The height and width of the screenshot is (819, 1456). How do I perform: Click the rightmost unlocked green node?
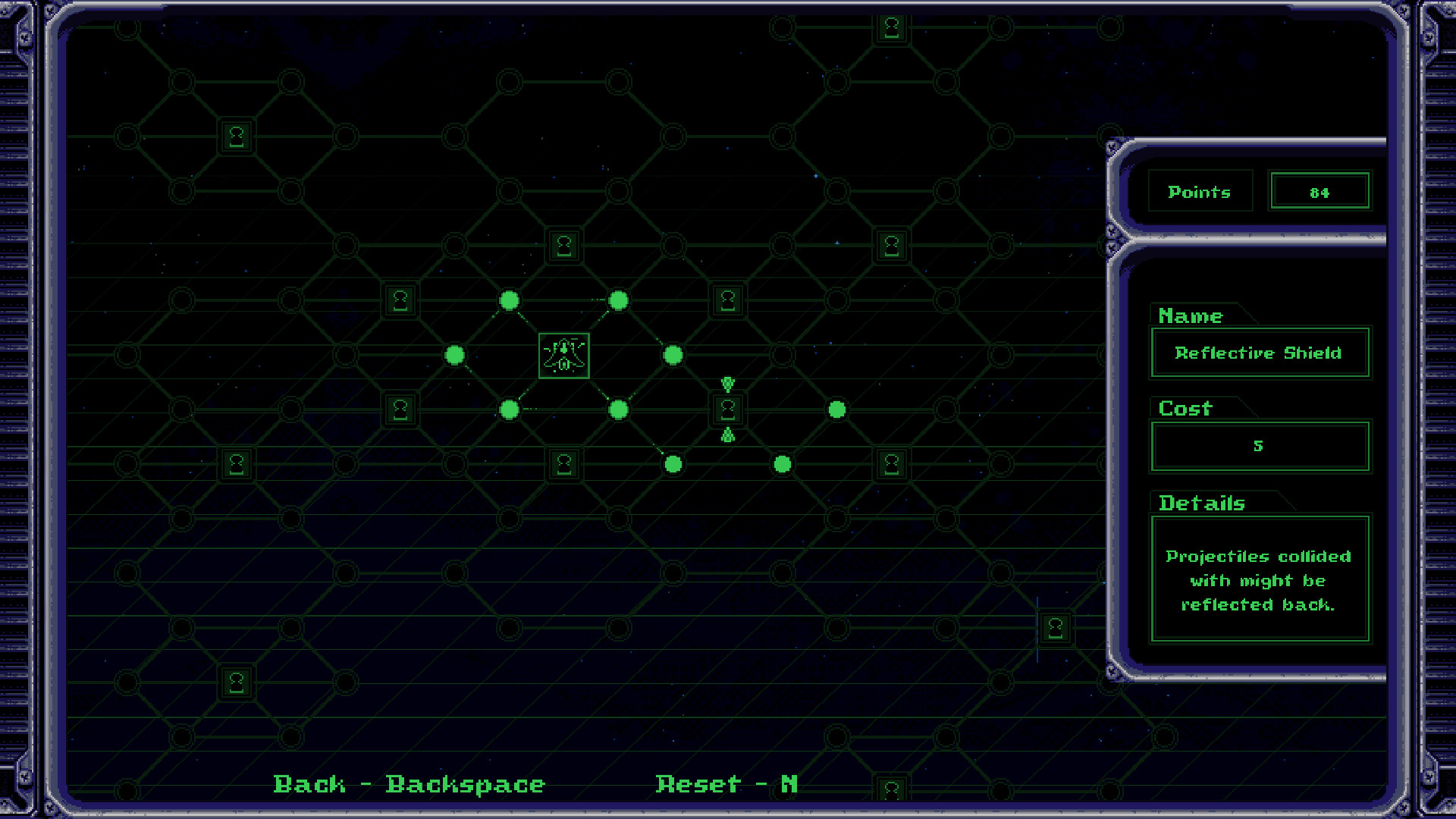click(x=838, y=409)
